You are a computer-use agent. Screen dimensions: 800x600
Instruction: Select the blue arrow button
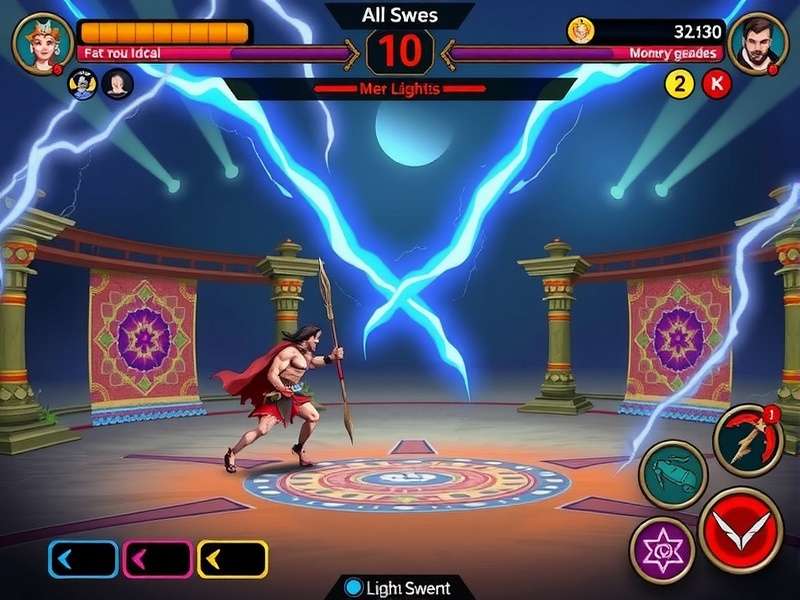pos(83,559)
